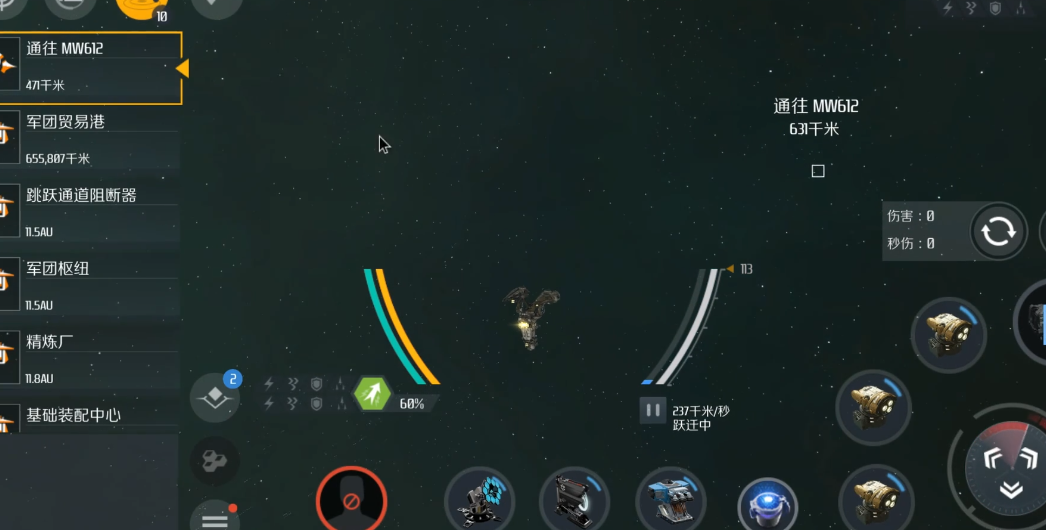Open the hexagon cluster icon
This screenshot has width=1046, height=530.
(x=214, y=460)
